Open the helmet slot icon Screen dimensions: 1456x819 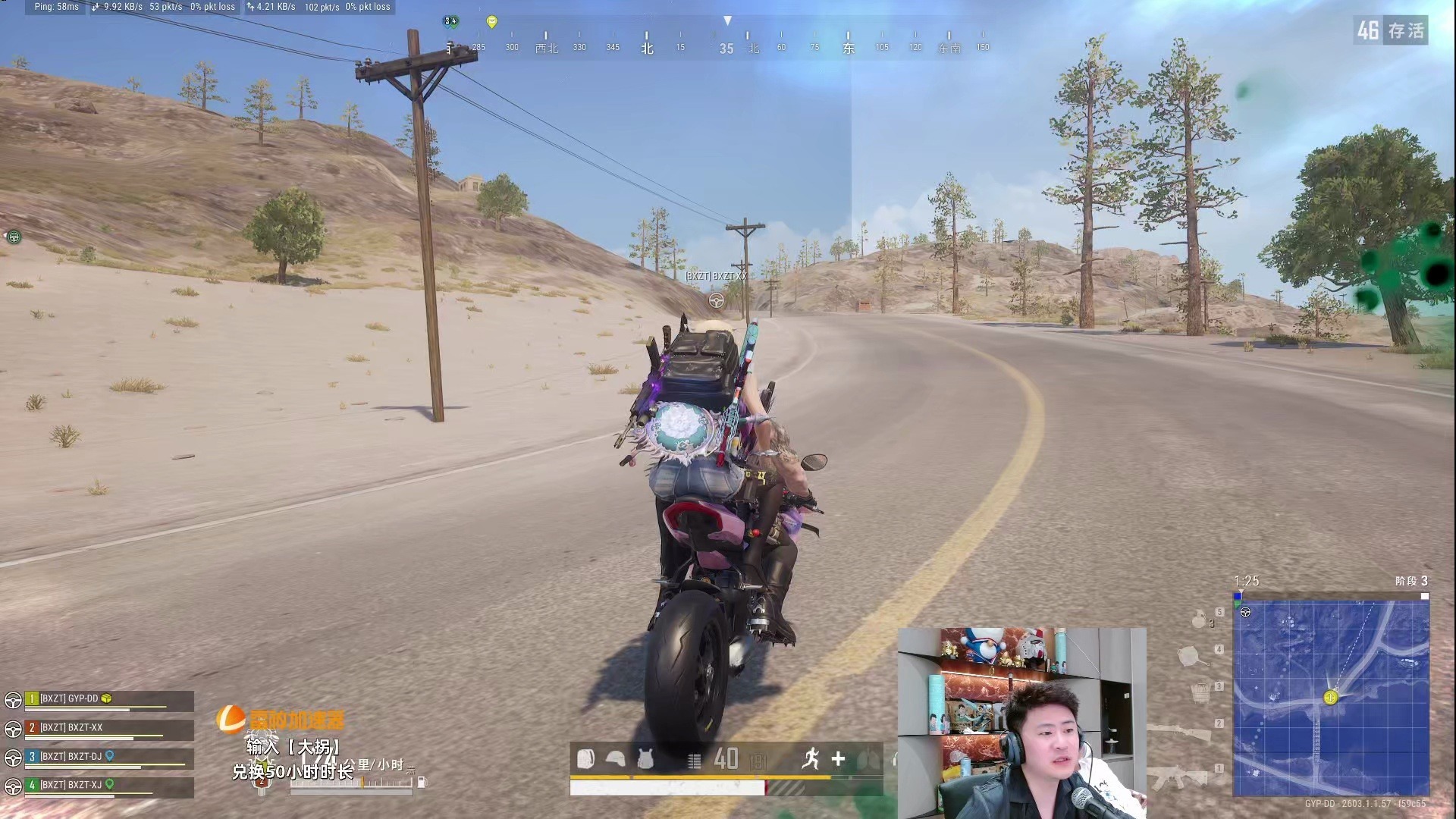click(616, 758)
